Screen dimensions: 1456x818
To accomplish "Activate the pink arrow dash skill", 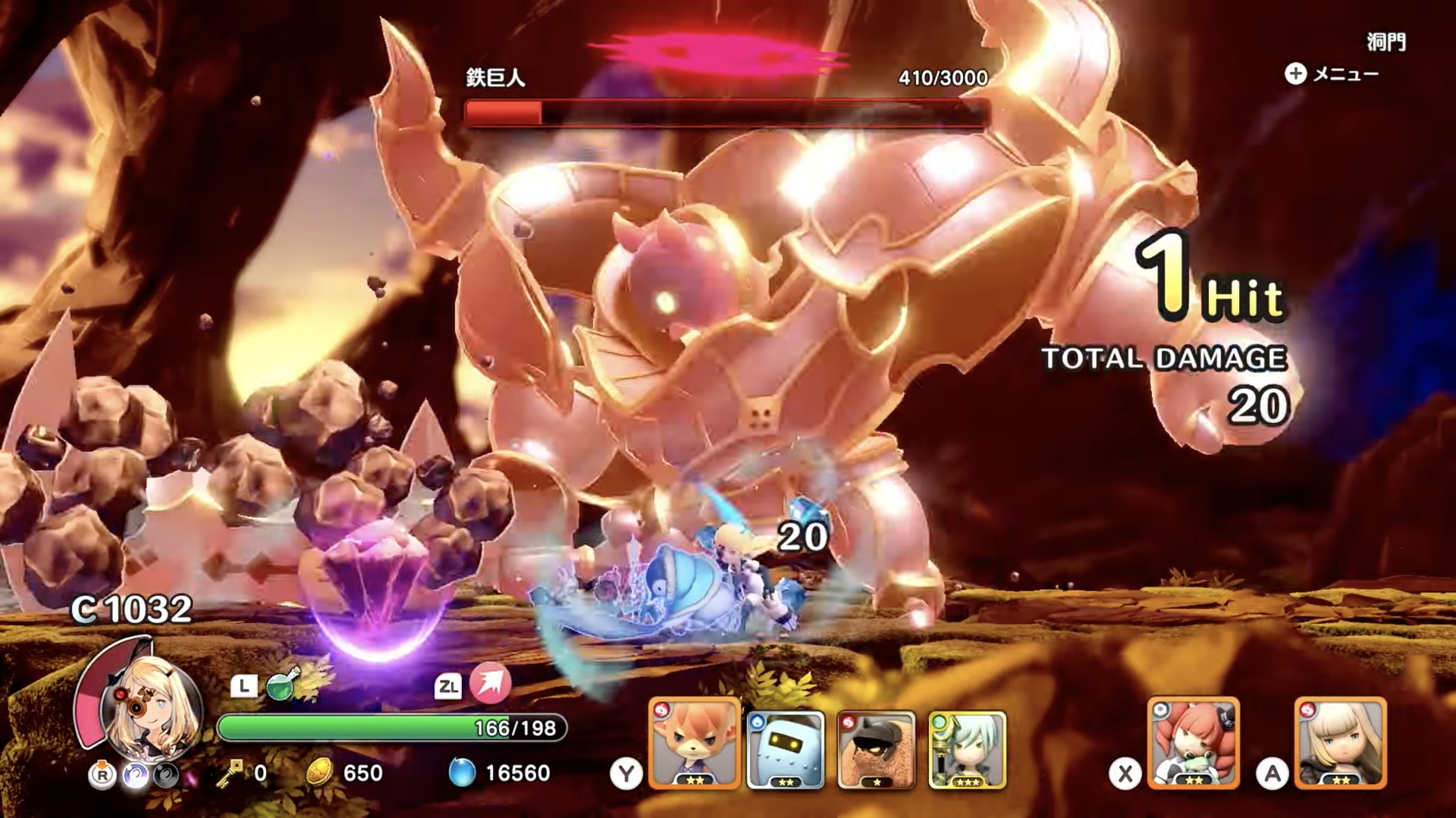I will coord(490,683).
